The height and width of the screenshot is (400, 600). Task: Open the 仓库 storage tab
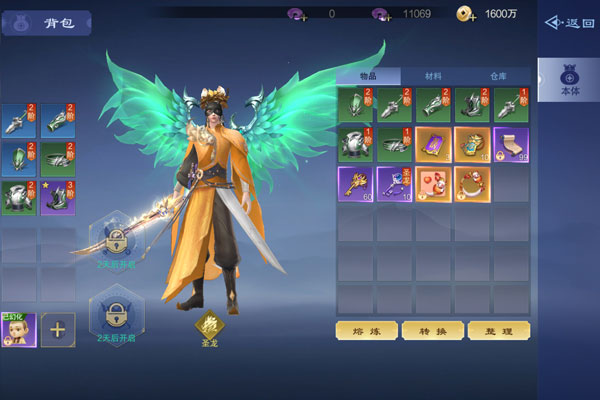pyautogui.click(x=498, y=76)
